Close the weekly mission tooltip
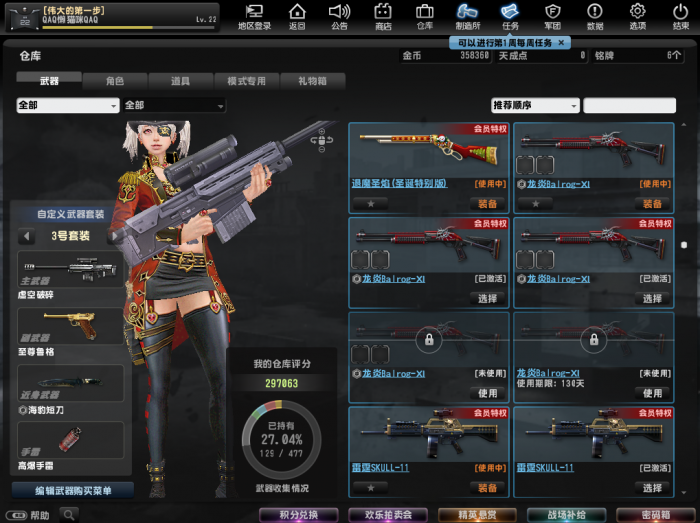This screenshot has width=700, height=523. 562,43
